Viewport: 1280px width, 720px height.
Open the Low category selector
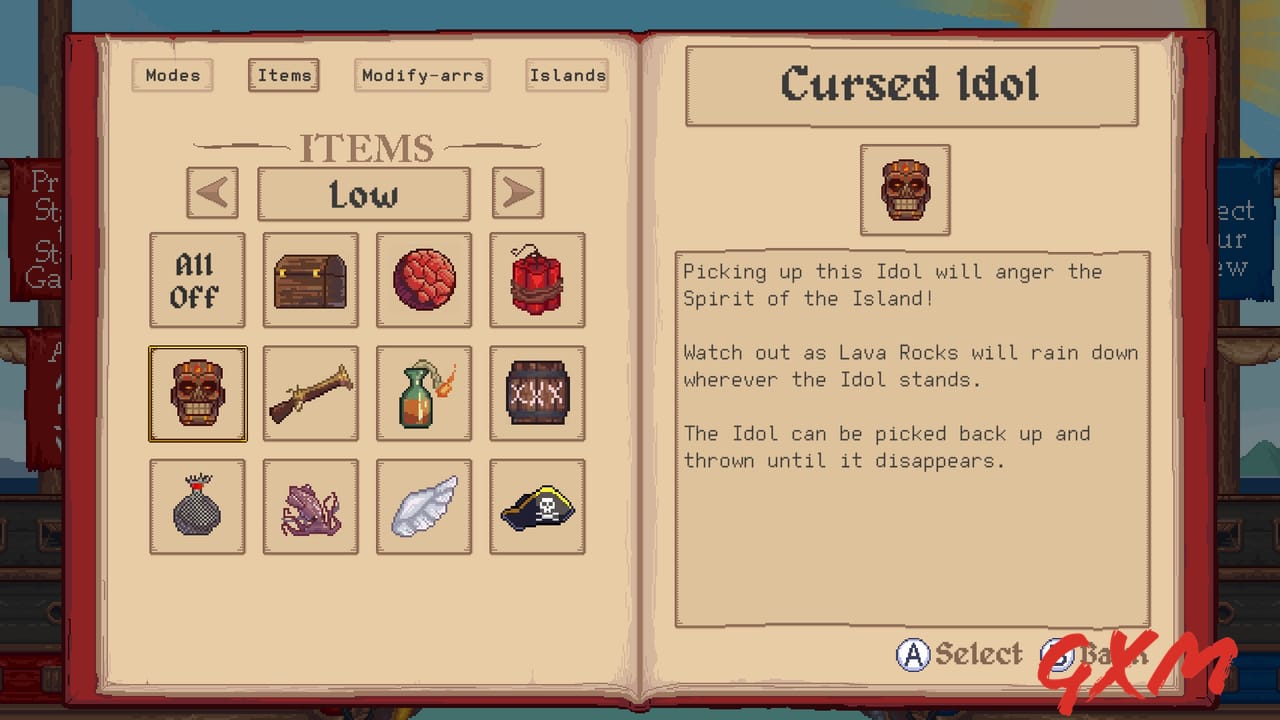(364, 193)
